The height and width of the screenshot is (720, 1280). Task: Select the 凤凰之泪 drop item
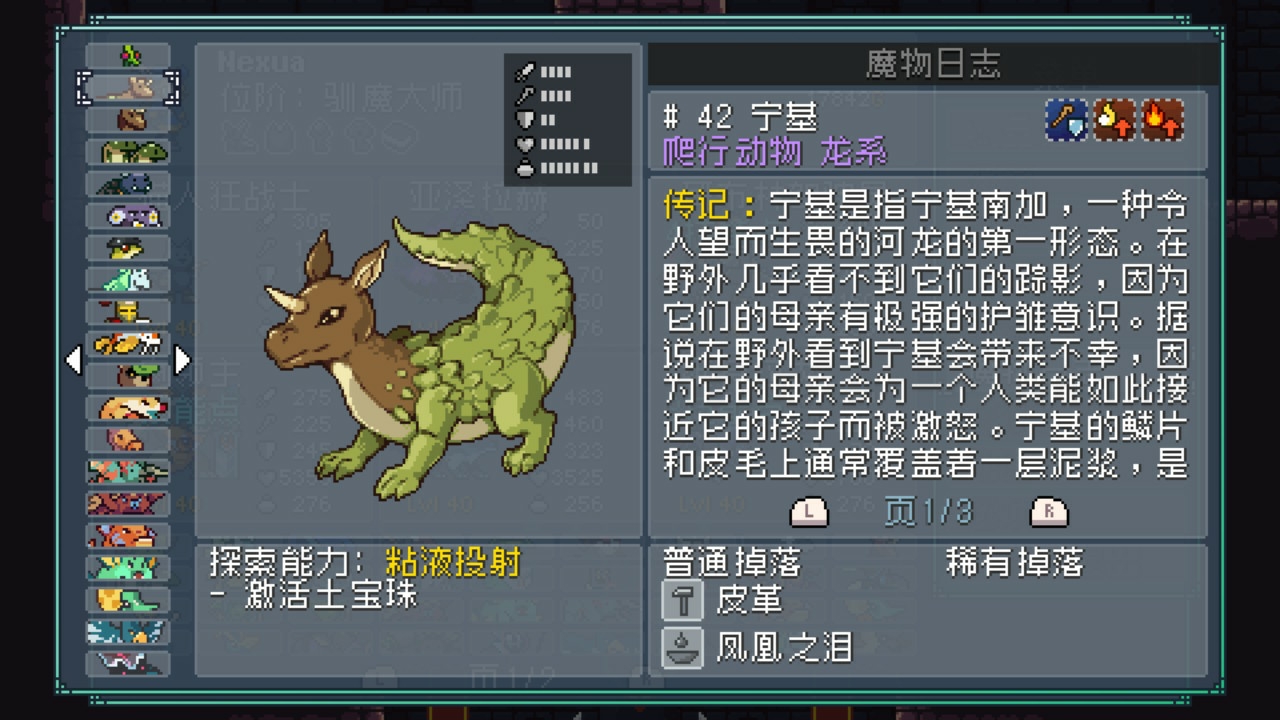click(x=783, y=648)
